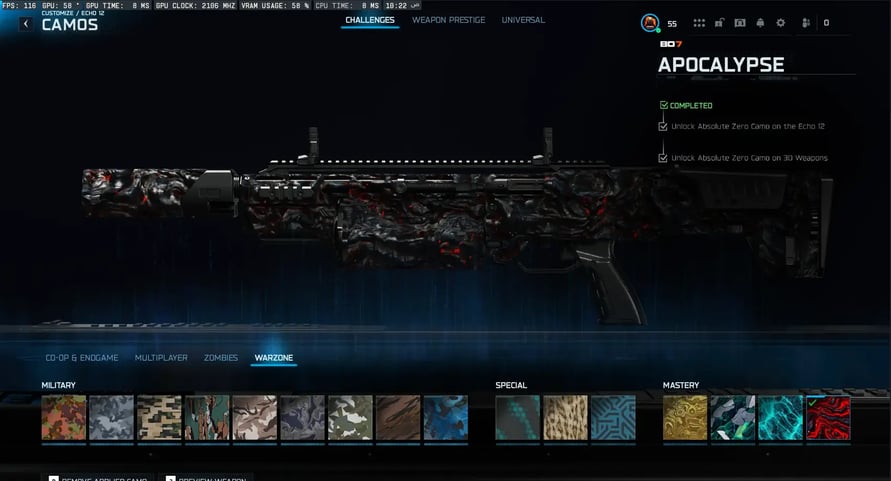Viewport: 891px width, 481px height.
Task: Open notifications bell icon
Action: tap(760, 23)
